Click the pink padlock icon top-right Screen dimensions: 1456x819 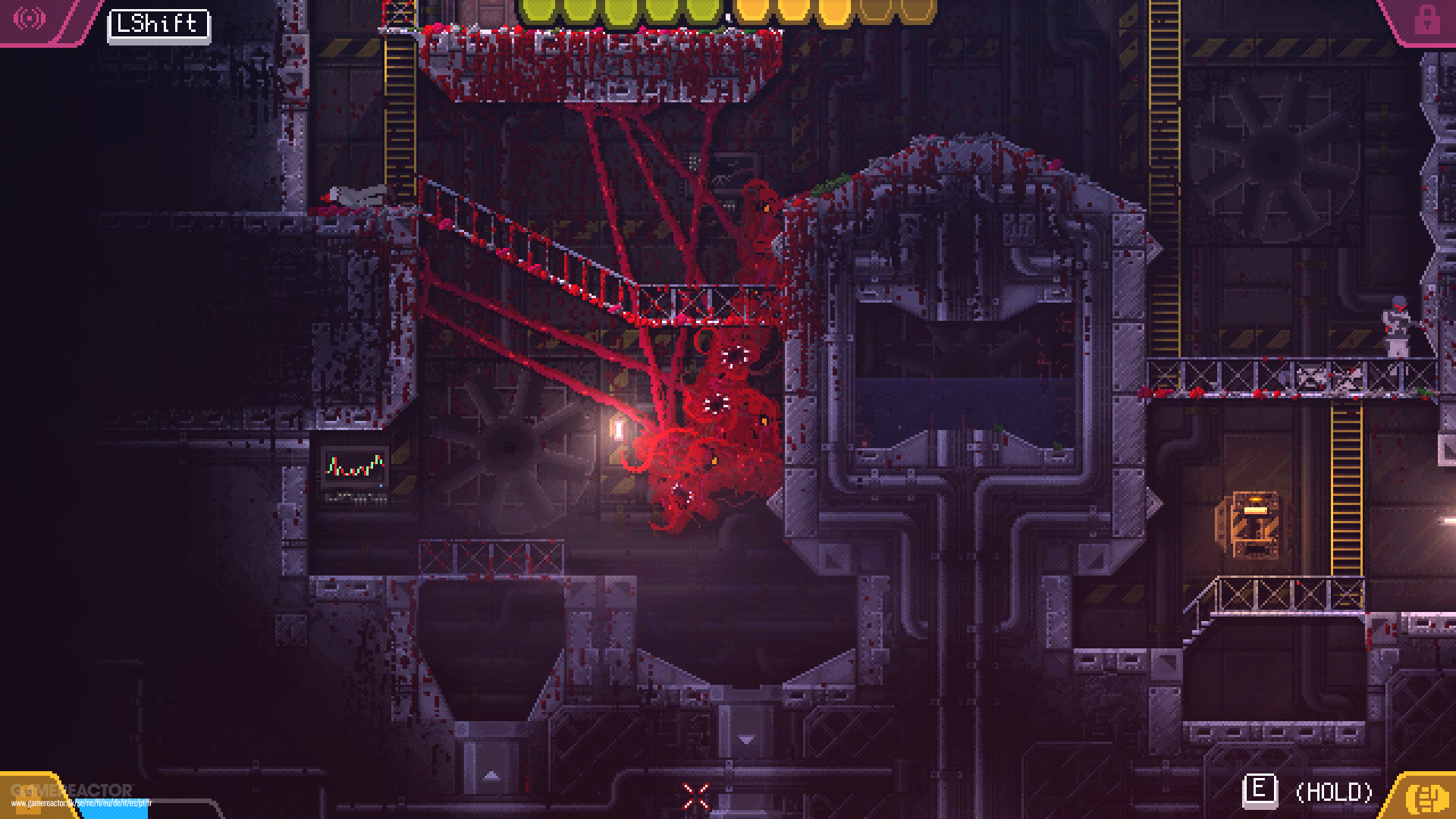1428,19
